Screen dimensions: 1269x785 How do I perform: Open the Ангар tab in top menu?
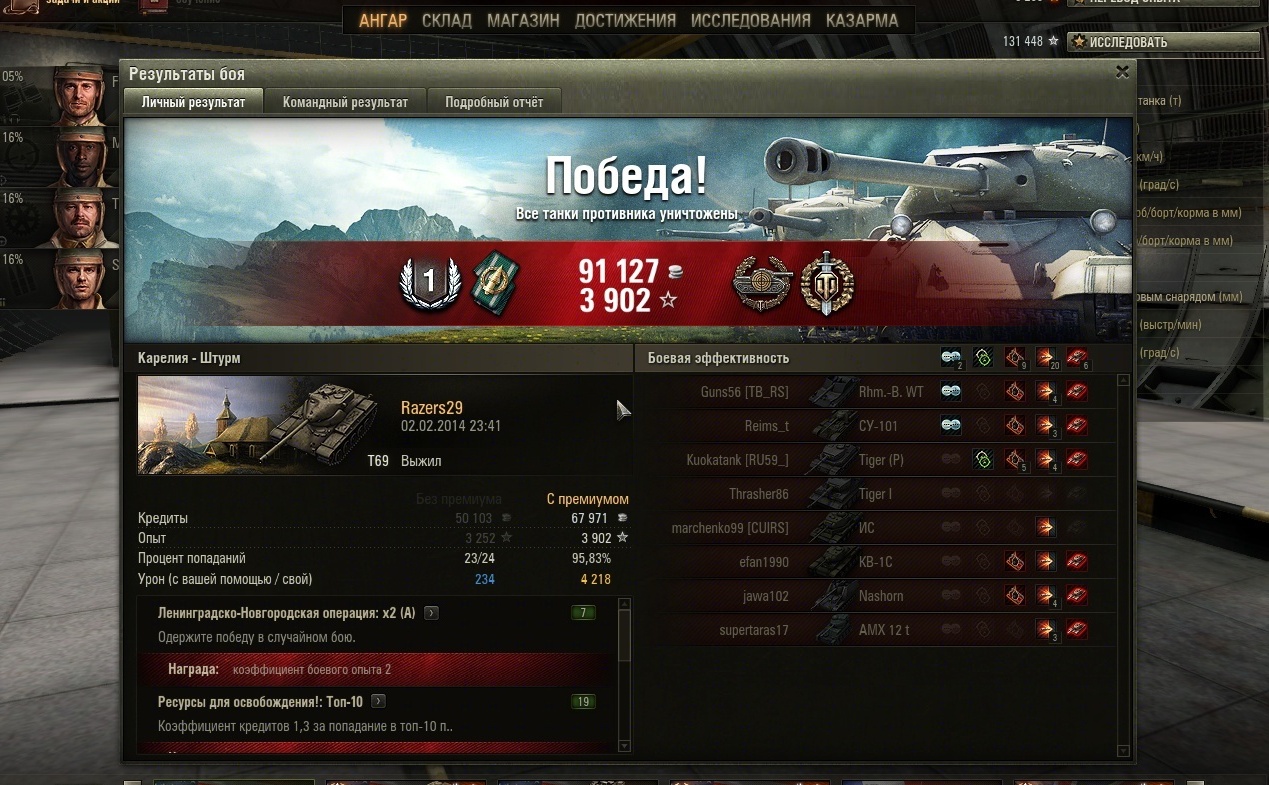tap(383, 20)
